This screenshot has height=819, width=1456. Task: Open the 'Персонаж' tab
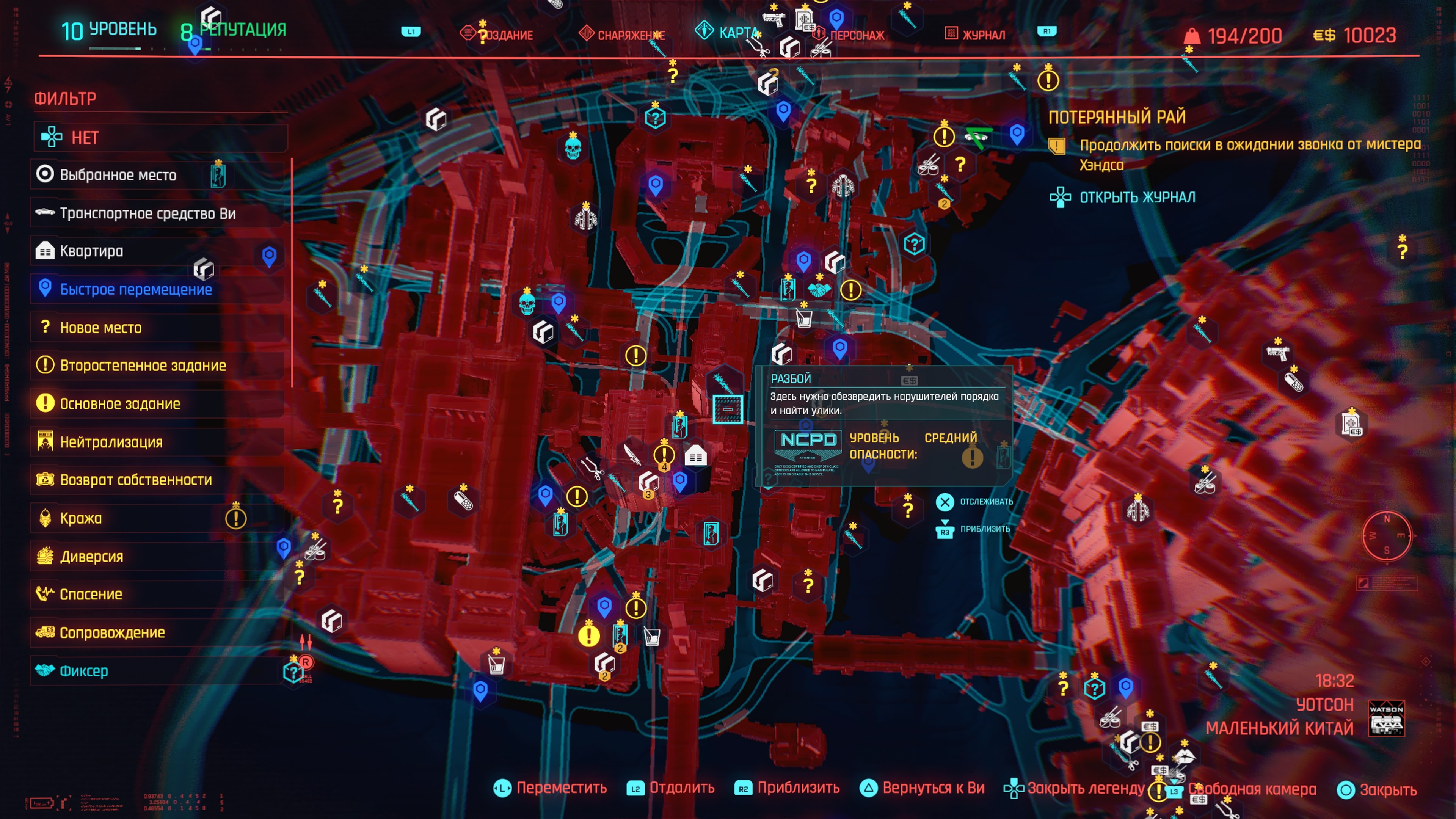point(856,35)
